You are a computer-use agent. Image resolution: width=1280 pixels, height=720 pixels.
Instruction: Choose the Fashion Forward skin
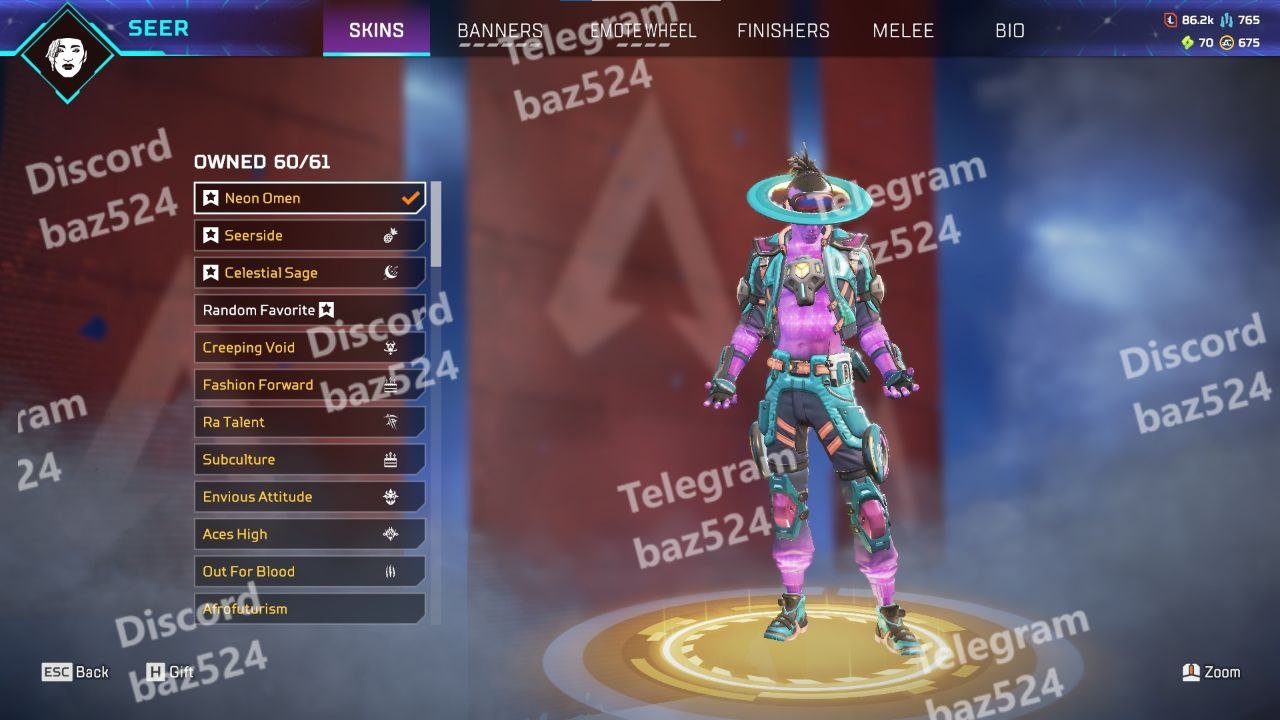309,385
